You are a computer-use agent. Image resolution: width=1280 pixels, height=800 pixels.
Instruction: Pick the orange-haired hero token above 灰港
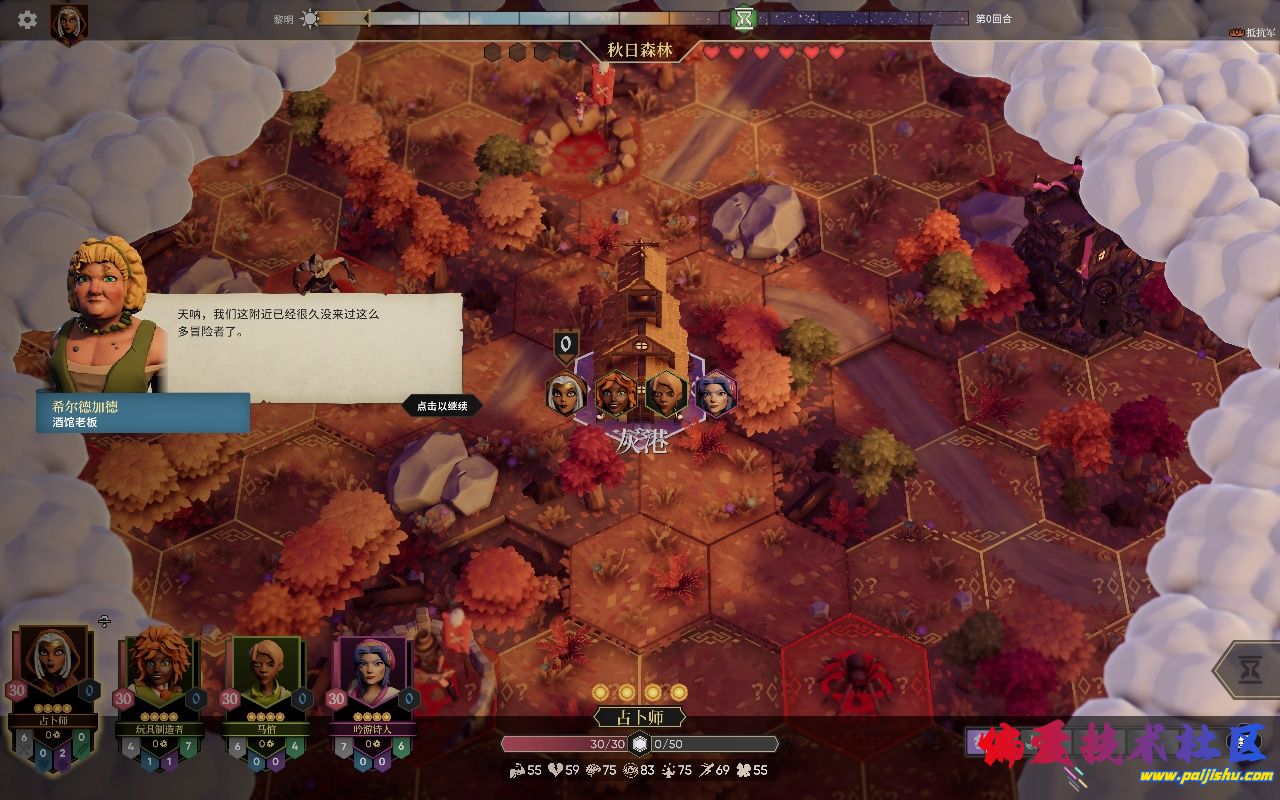[616, 394]
